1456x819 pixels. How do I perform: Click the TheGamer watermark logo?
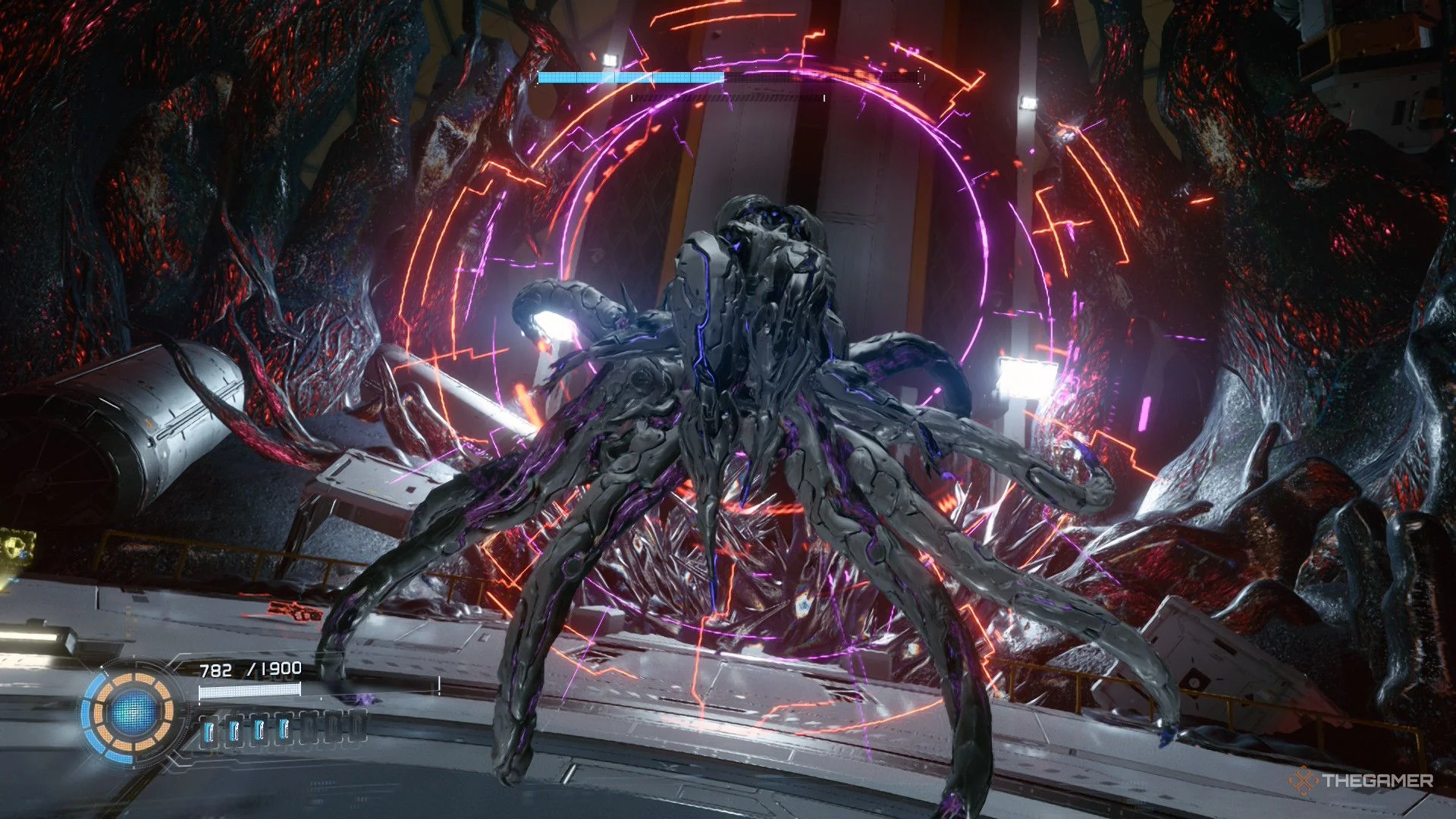coord(1362,780)
